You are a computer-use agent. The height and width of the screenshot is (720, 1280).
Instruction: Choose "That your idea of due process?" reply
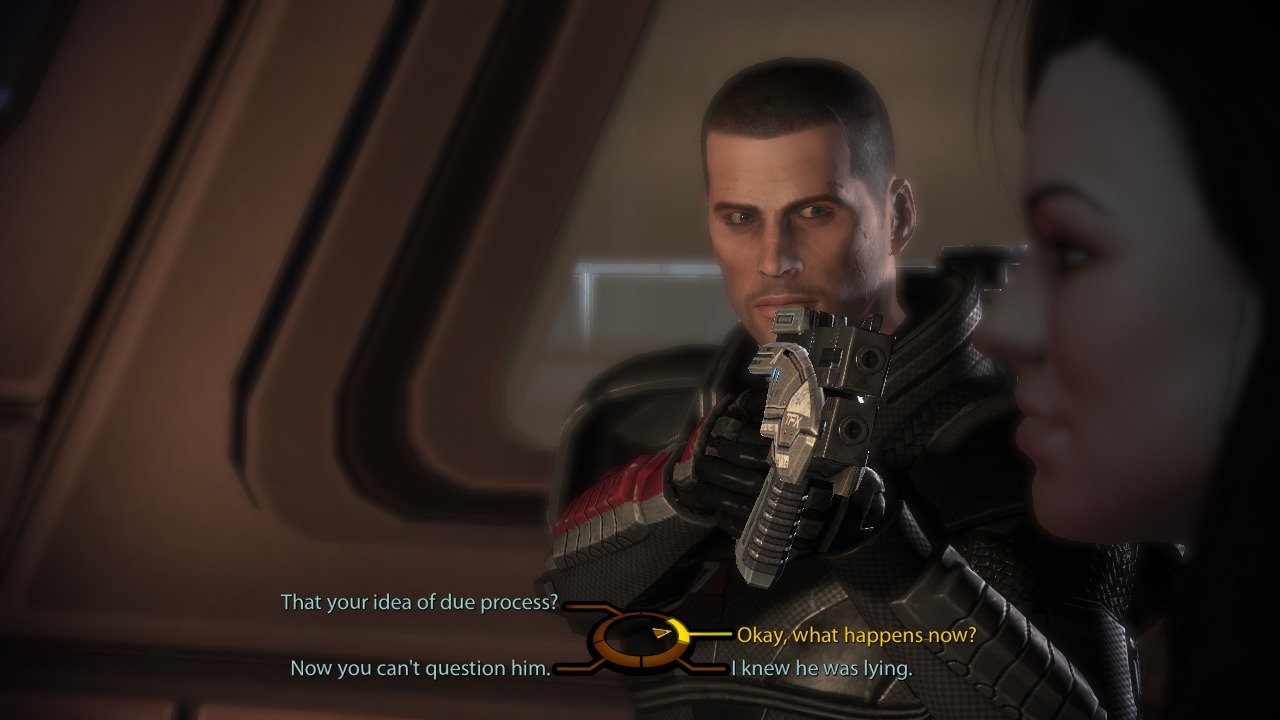pyautogui.click(x=419, y=603)
